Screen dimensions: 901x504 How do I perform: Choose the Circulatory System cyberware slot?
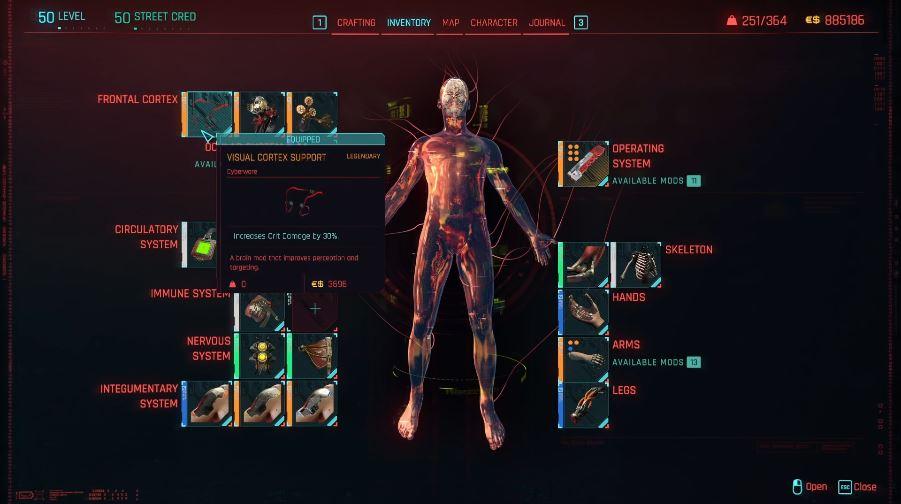(x=199, y=245)
